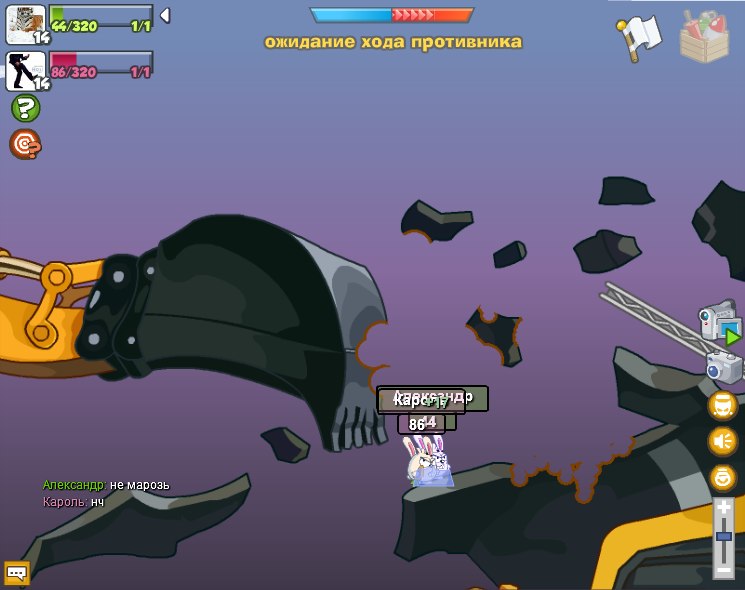Viewport: 745px width, 590px height.
Task: Start video recording with camcorder icon
Action: tap(720, 323)
